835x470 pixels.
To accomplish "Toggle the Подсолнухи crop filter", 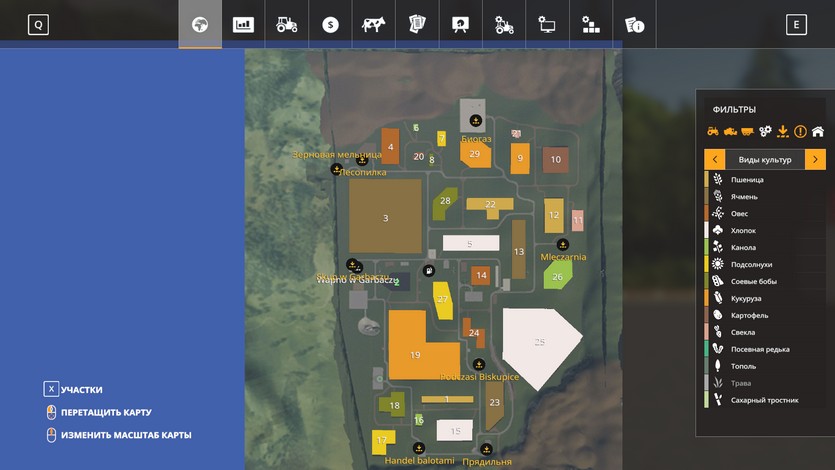I will click(x=751, y=265).
